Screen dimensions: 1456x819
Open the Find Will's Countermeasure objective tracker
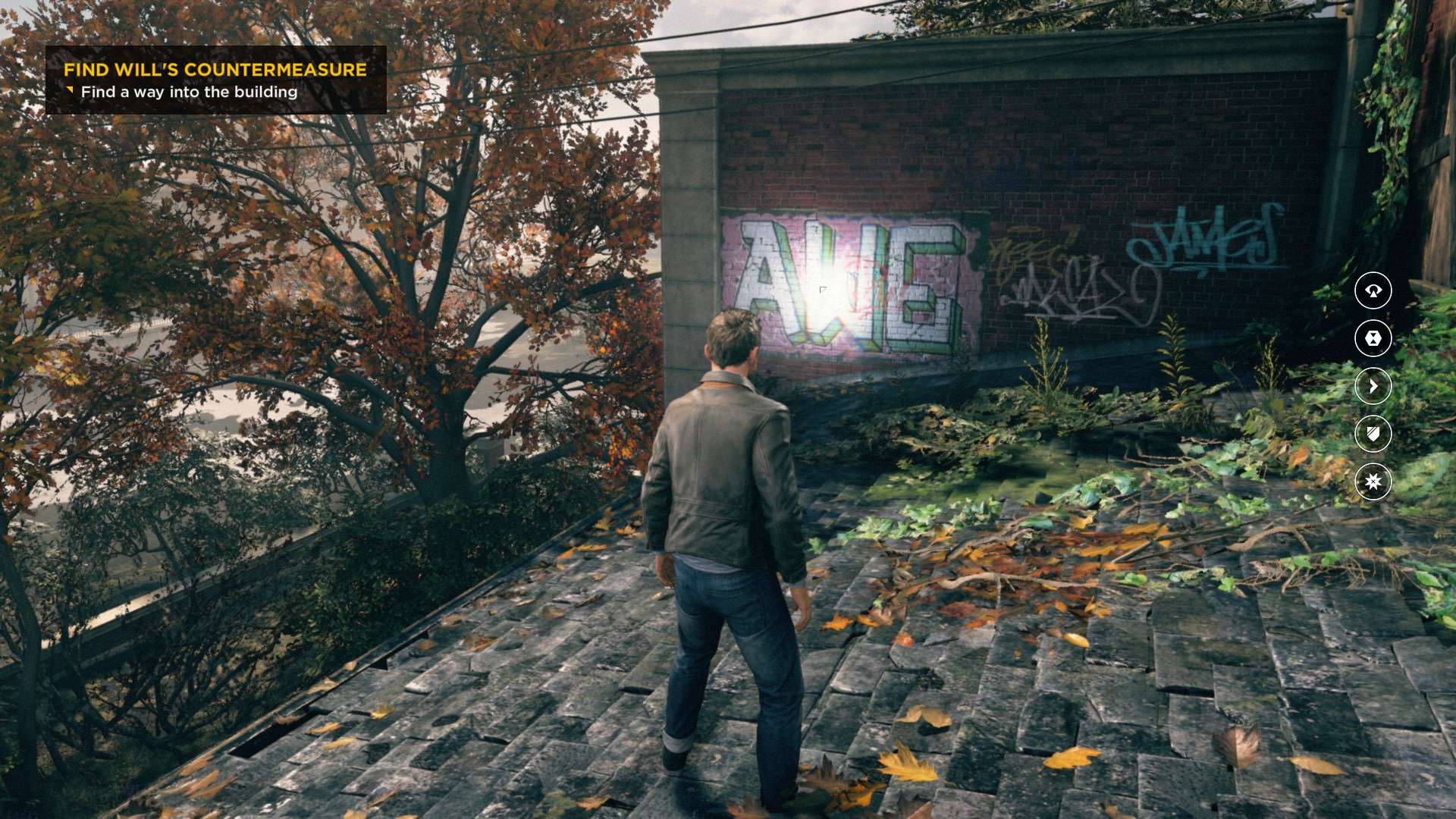(x=215, y=80)
